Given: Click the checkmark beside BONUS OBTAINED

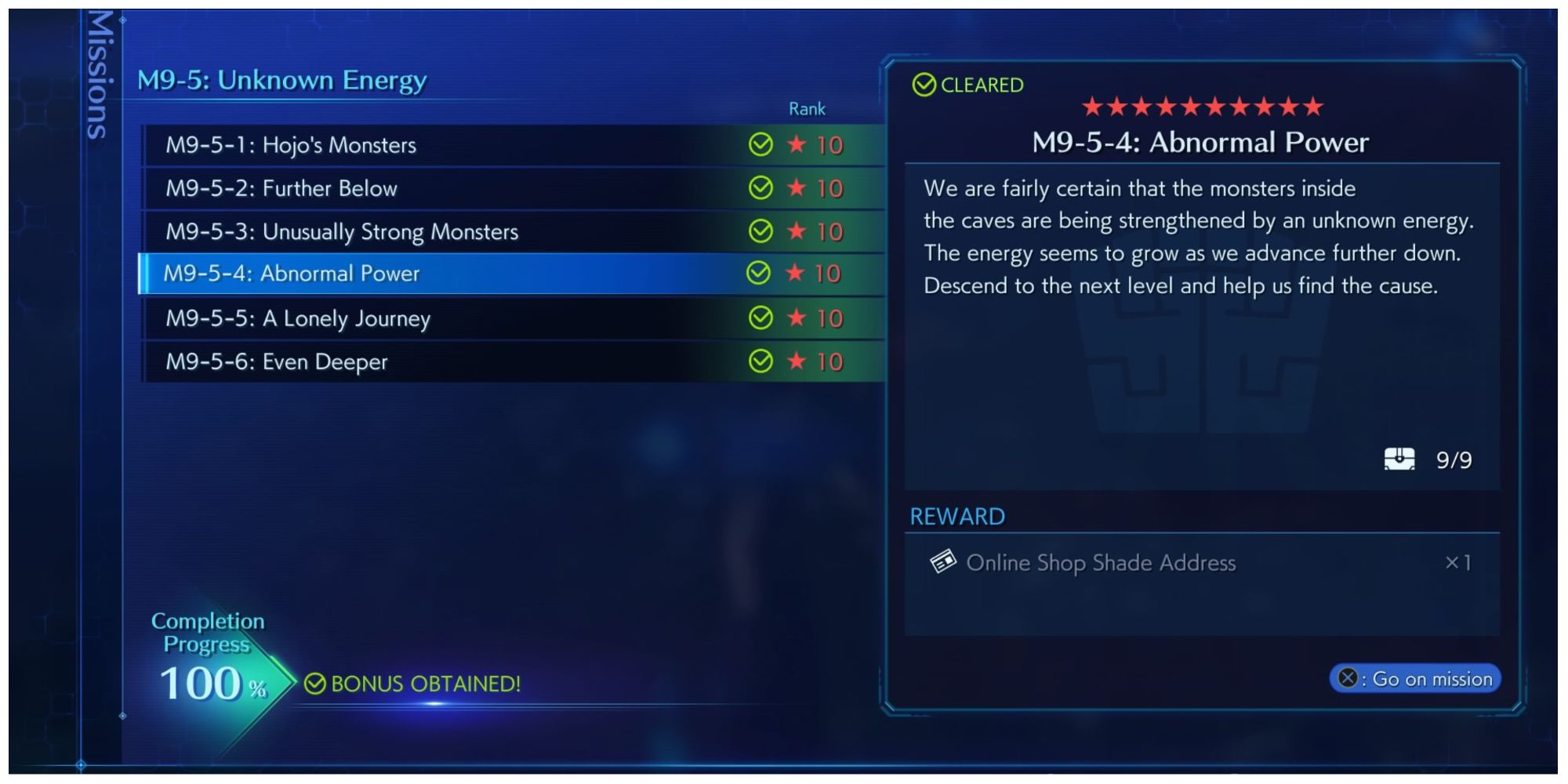Looking at the screenshot, I should pyautogui.click(x=315, y=684).
